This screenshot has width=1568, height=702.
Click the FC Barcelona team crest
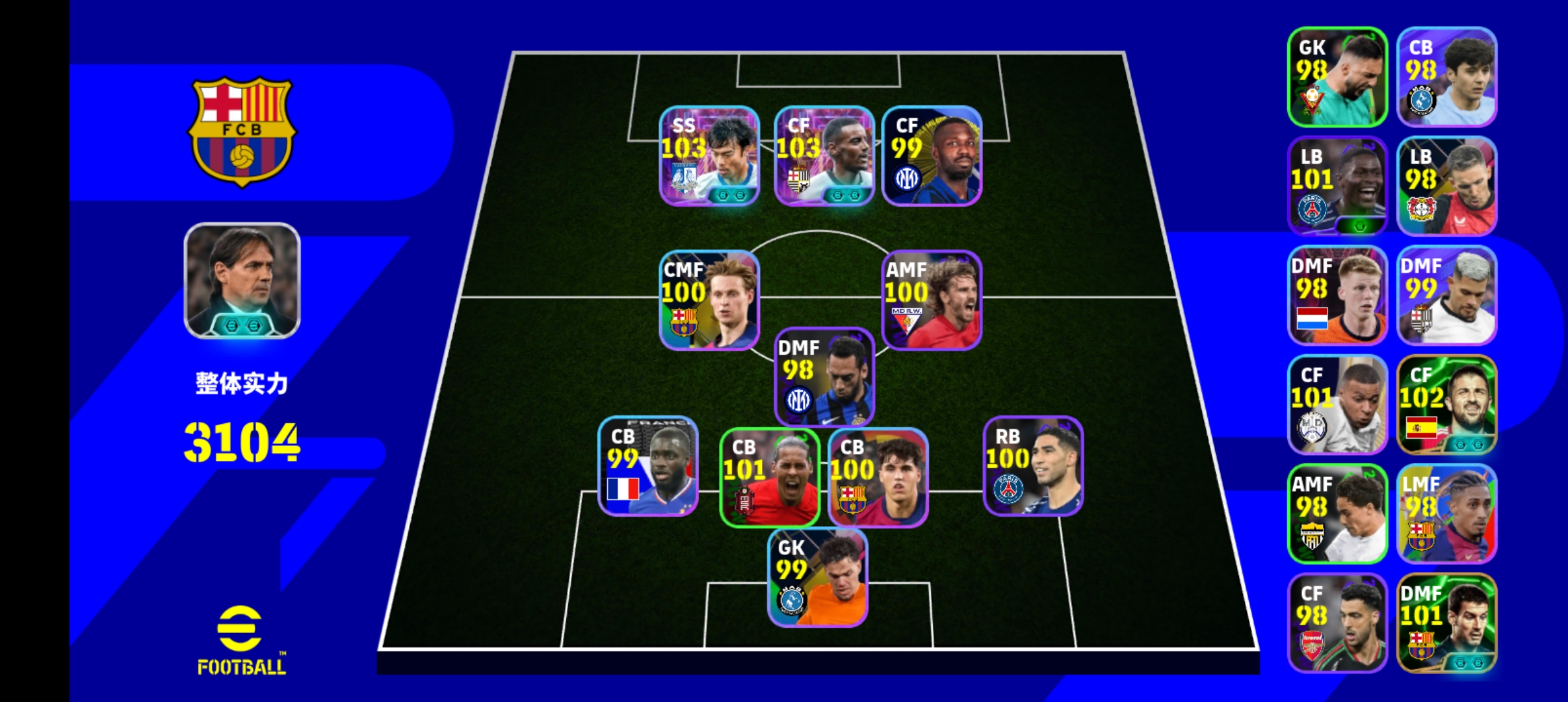242,132
